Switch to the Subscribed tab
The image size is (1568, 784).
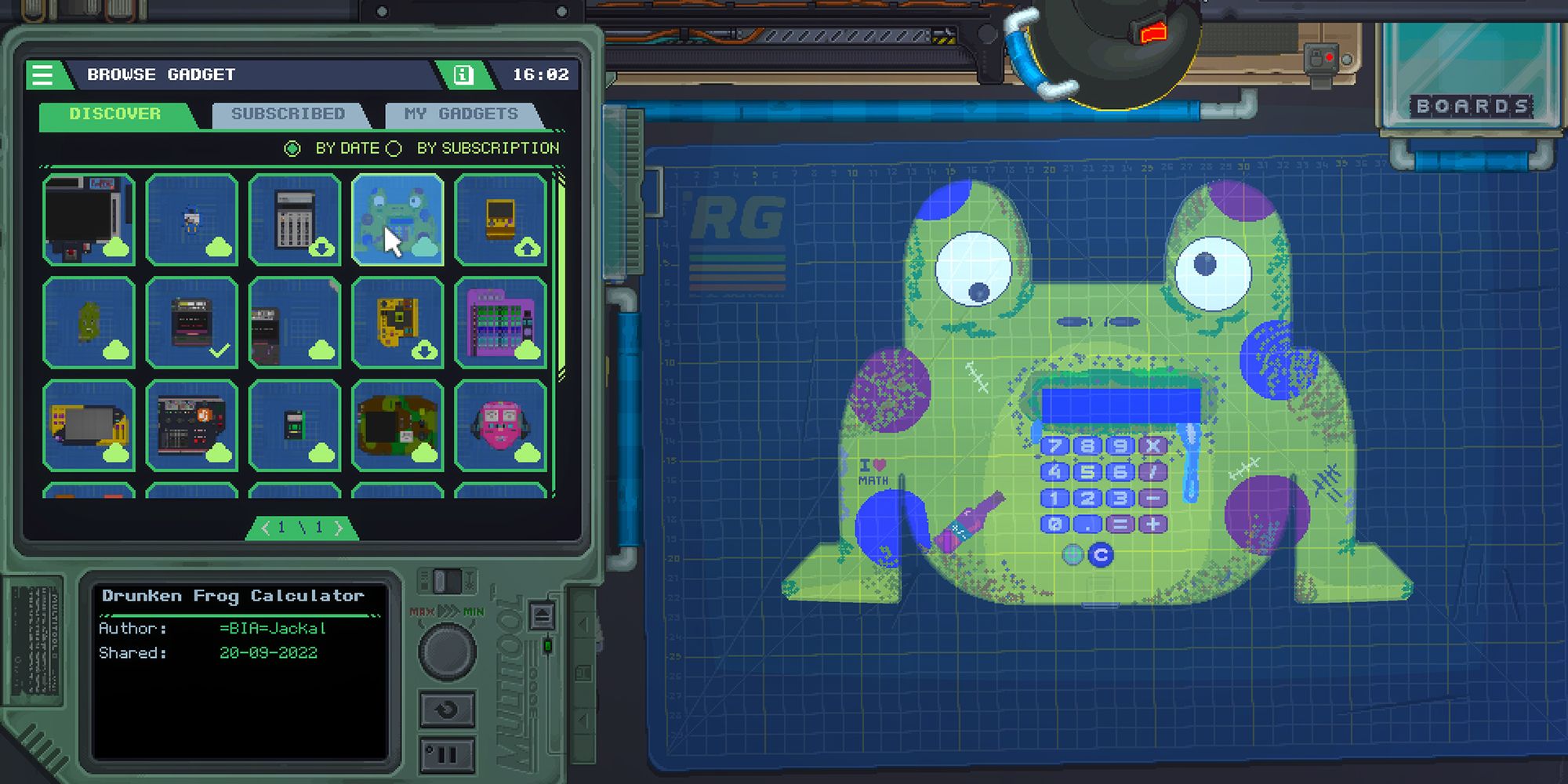[287, 113]
